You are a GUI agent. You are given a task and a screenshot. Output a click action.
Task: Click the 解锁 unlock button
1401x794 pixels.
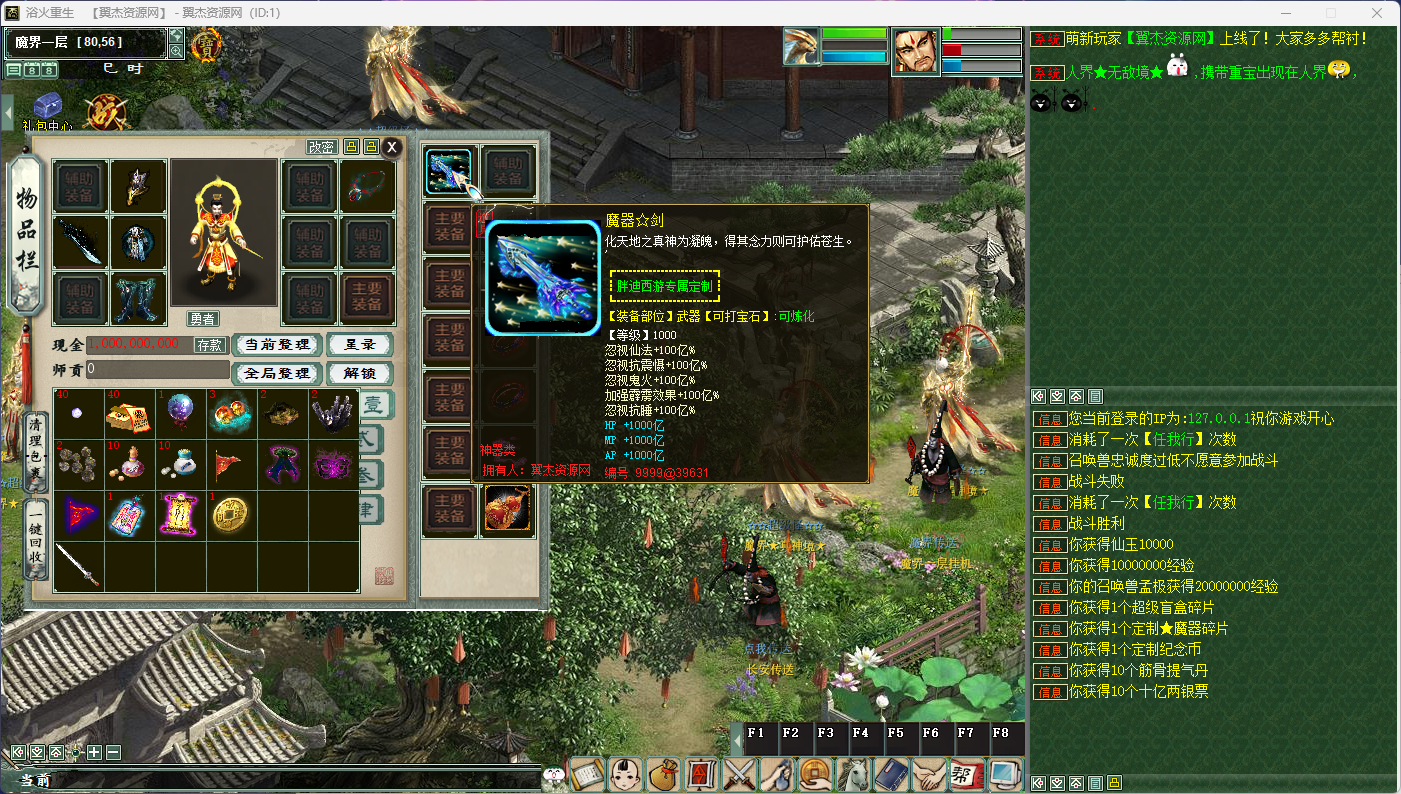point(359,373)
